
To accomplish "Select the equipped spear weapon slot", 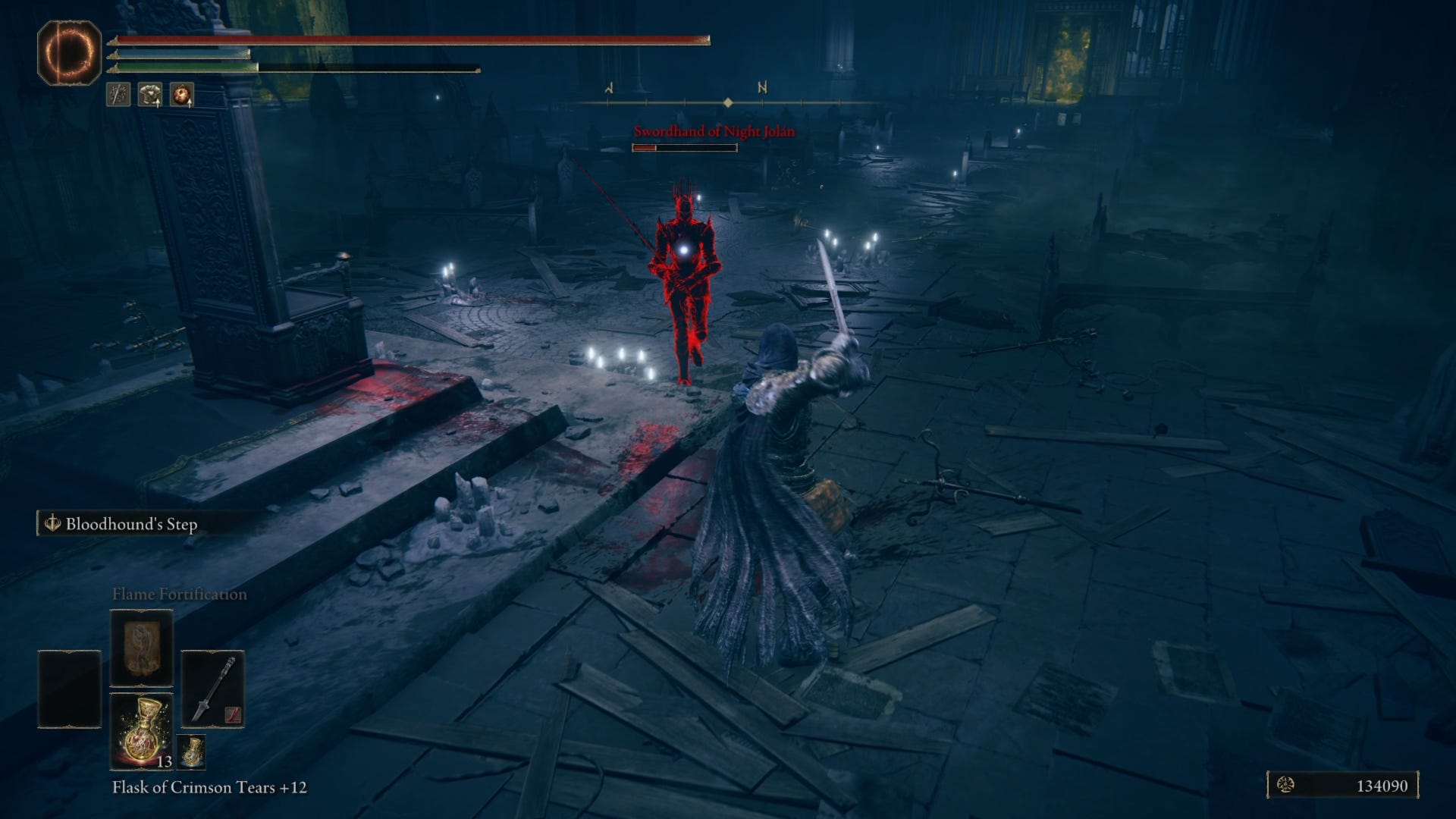I will 213,689.
